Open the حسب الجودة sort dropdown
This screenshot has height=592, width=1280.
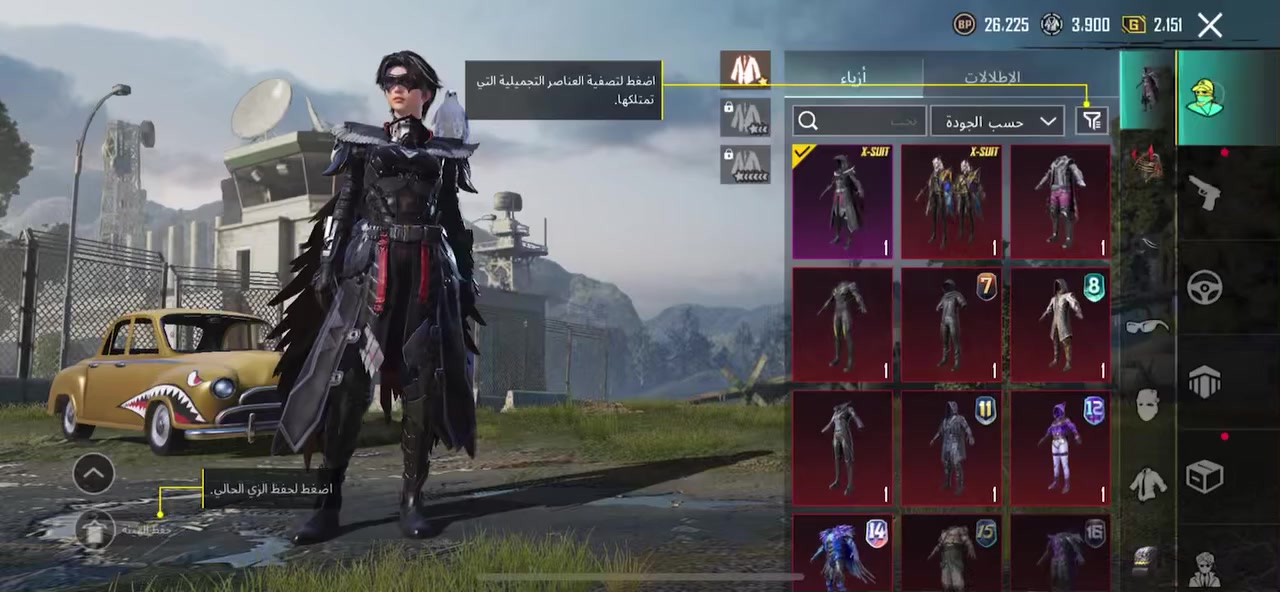[996, 121]
